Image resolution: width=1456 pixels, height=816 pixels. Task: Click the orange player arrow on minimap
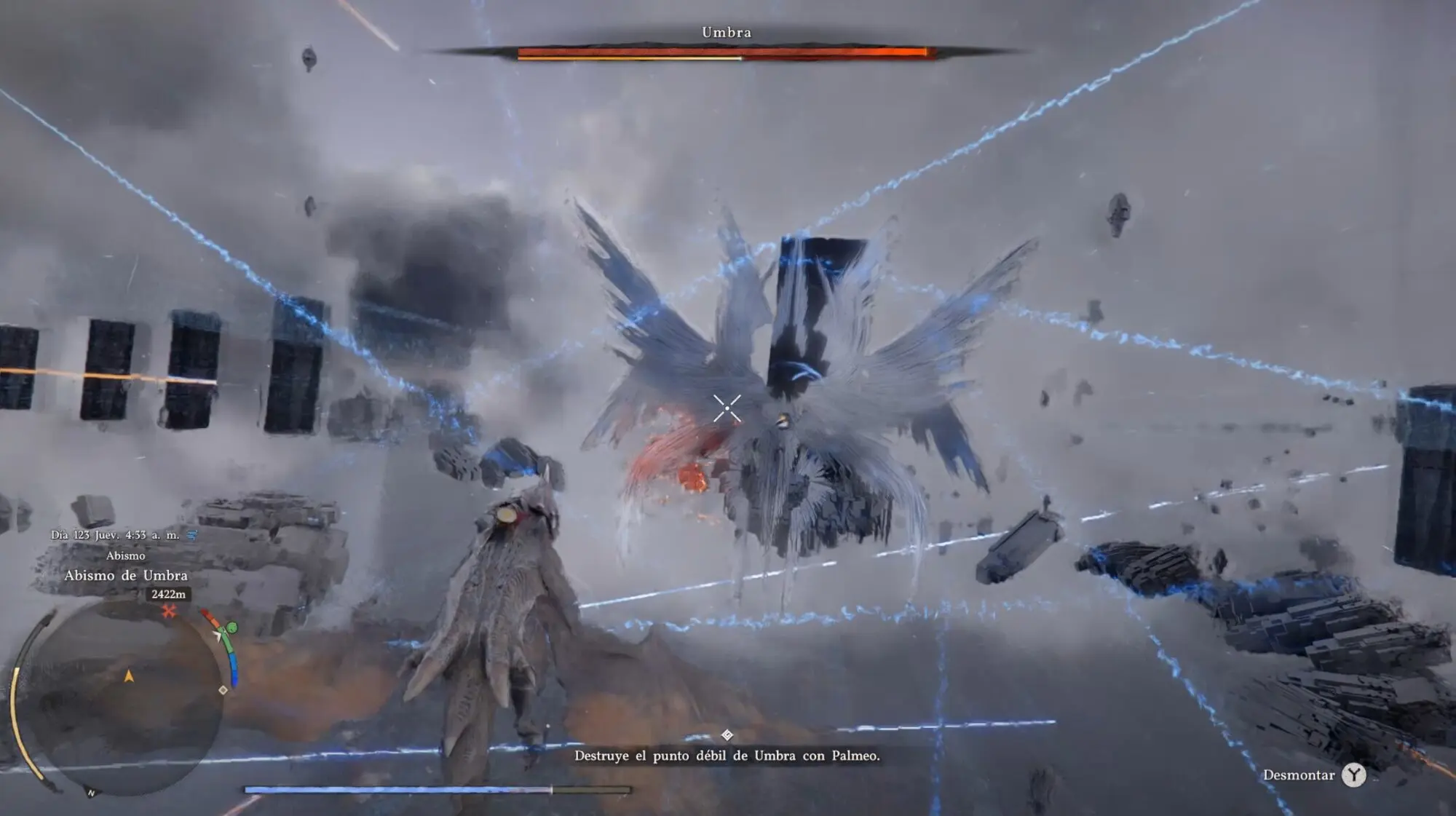[x=129, y=677]
